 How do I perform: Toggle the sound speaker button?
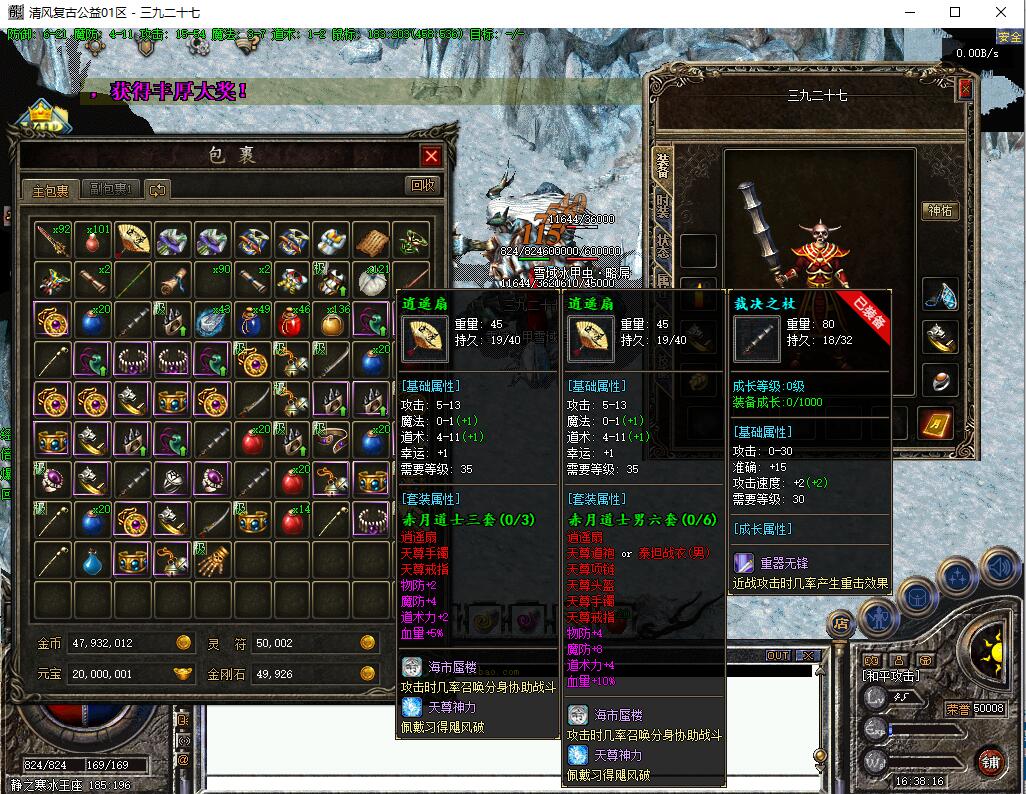coord(996,567)
